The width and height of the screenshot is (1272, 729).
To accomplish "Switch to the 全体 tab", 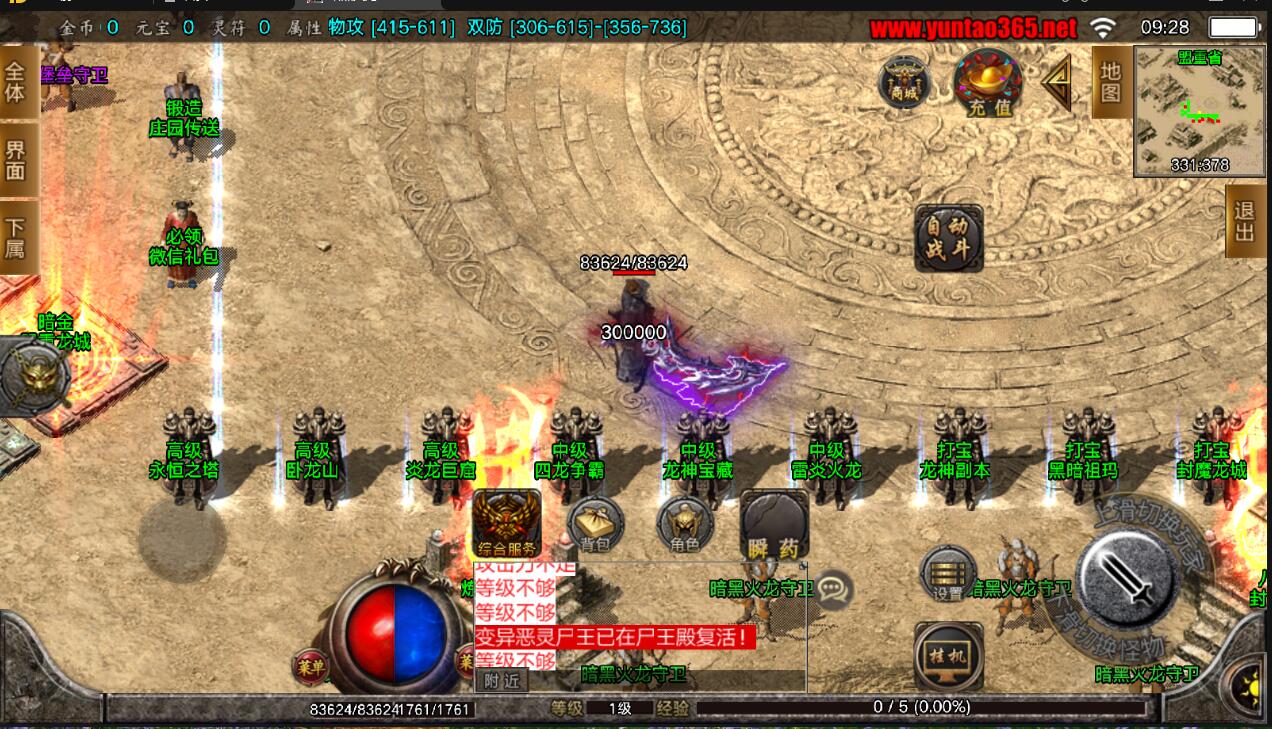I will (16, 81).
